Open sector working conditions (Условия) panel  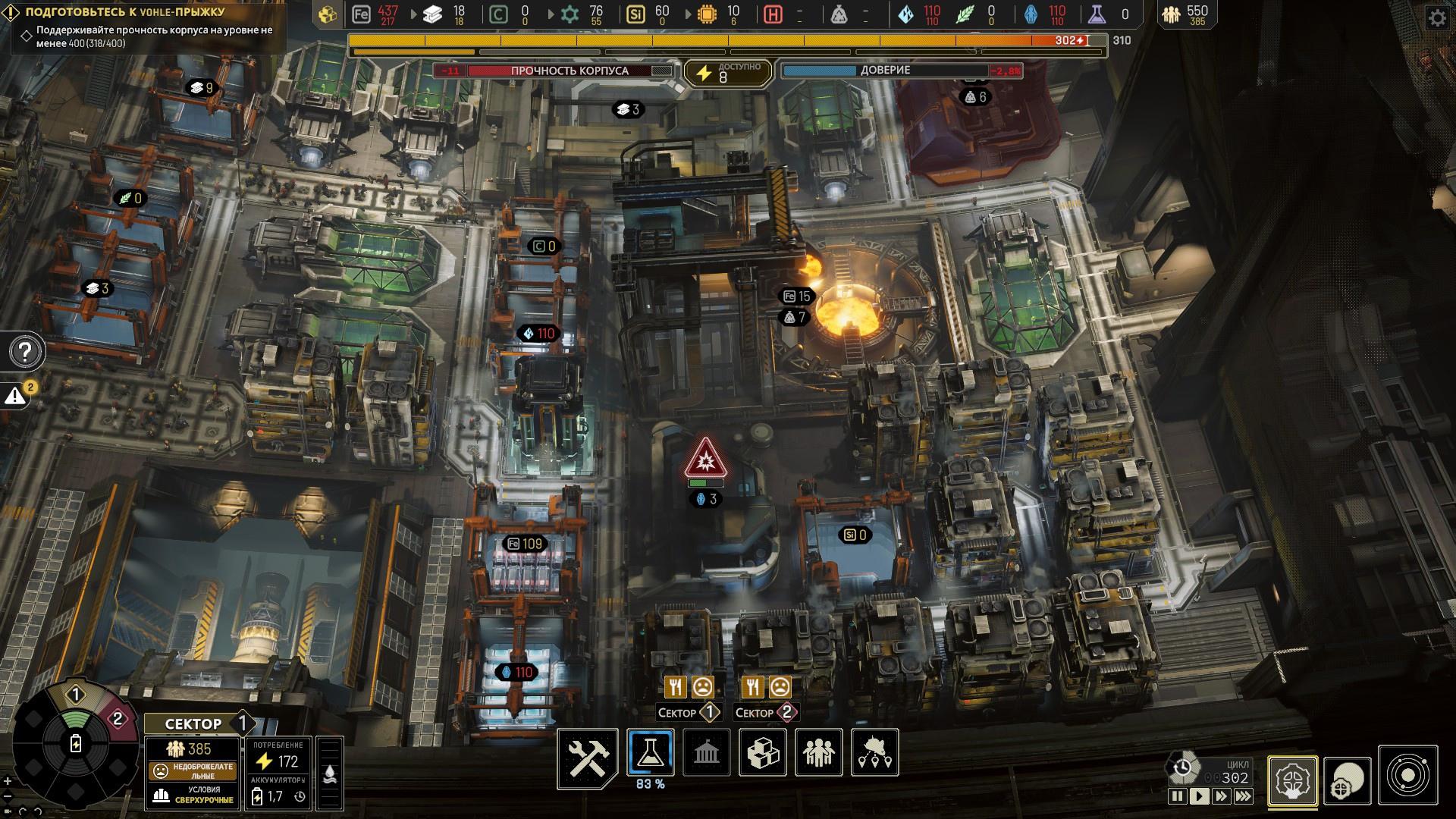pyautogui.click(x=192, y=795)
